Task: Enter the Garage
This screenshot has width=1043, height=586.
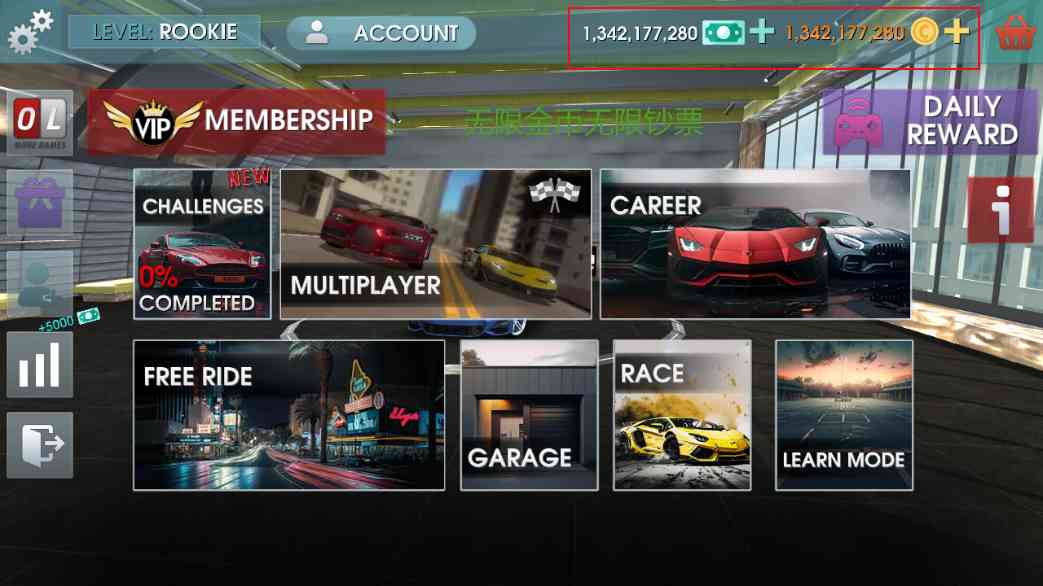Action: (x=528, y=415)
